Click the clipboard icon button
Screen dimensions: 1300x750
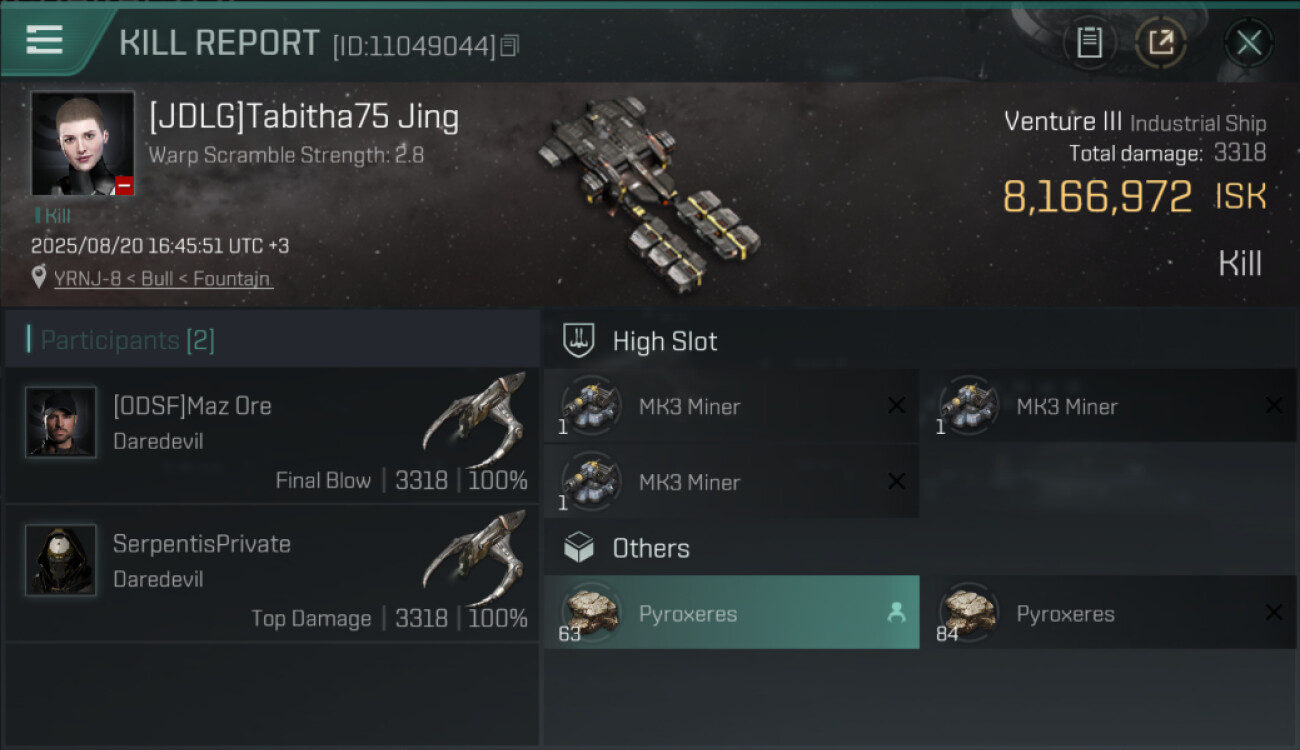pos(1089,43)
